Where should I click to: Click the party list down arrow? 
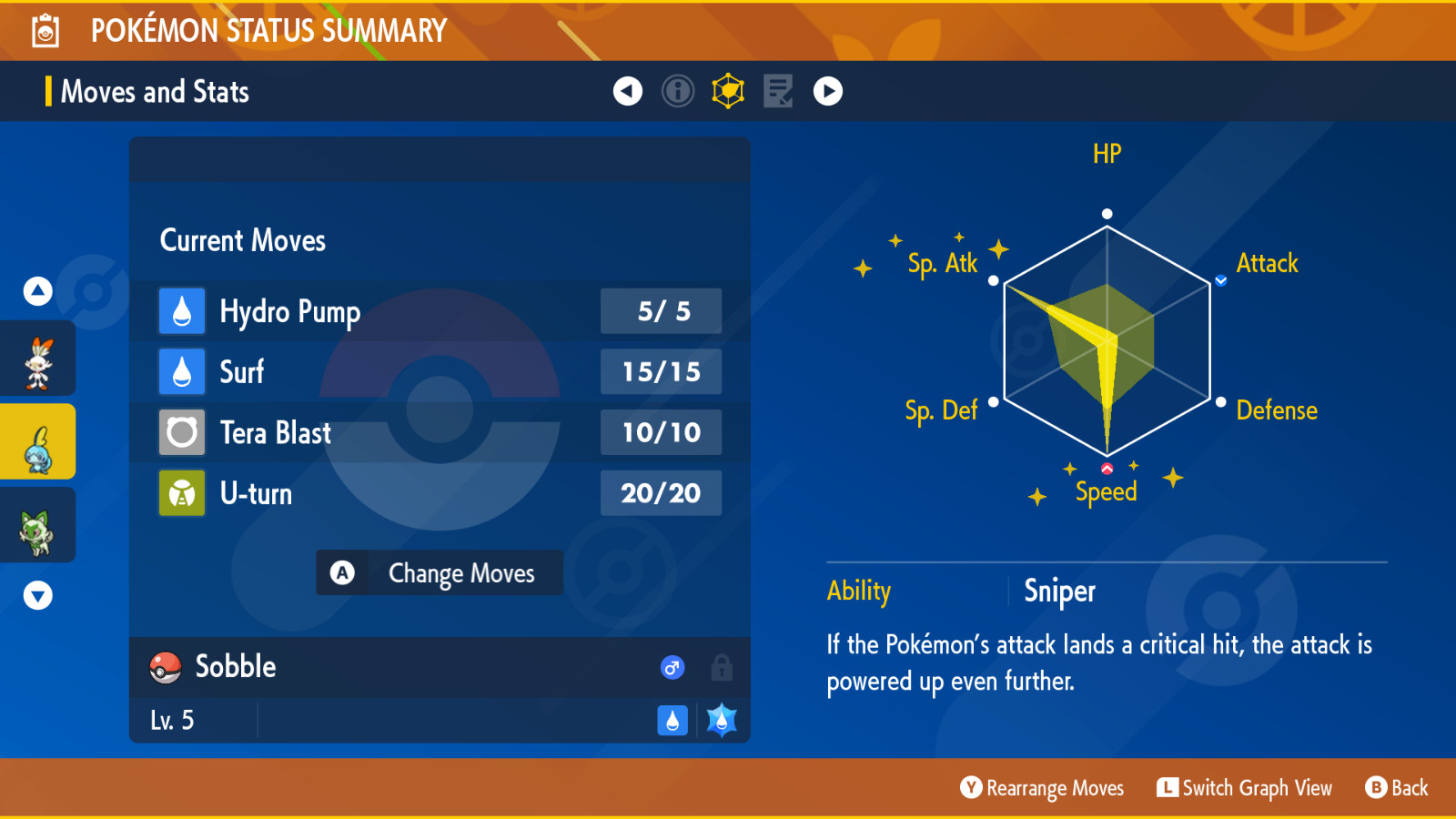coord(38,595)
